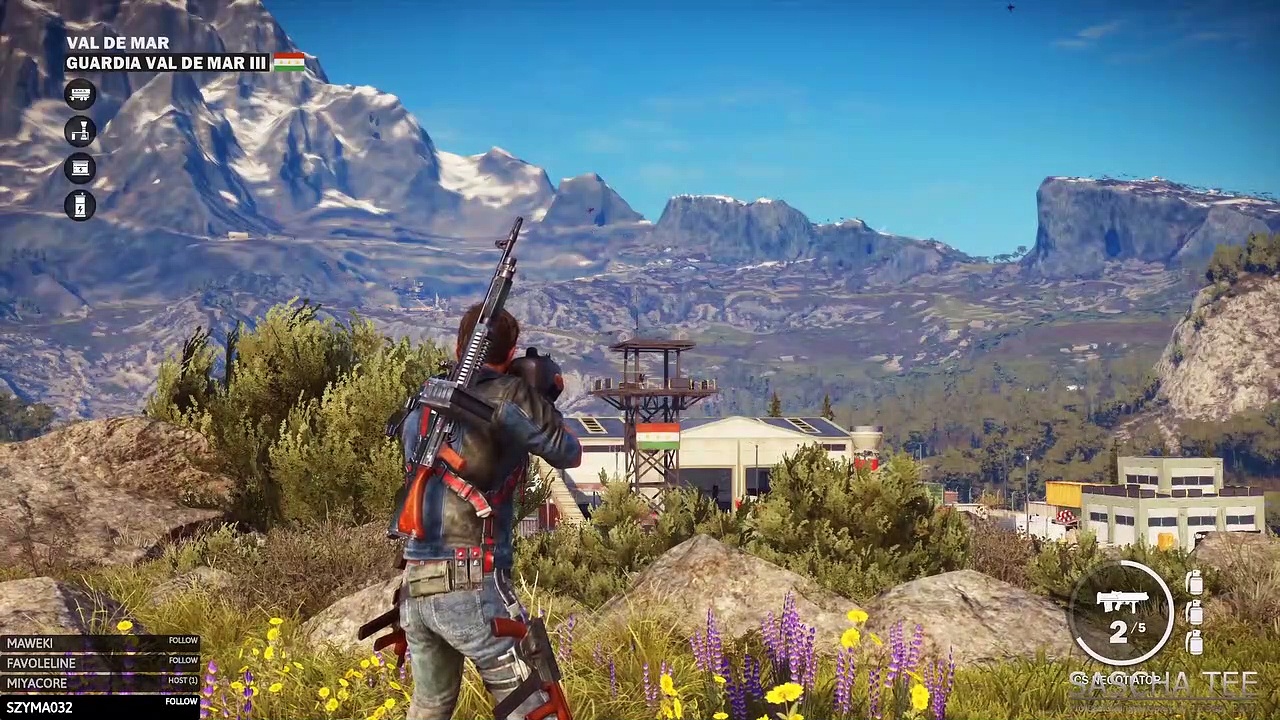The height and width of the screenshot is (720, 1280).
Task: Select the CS Negotiator rocket launcher icon
Action: click(x=1122, y=602)
